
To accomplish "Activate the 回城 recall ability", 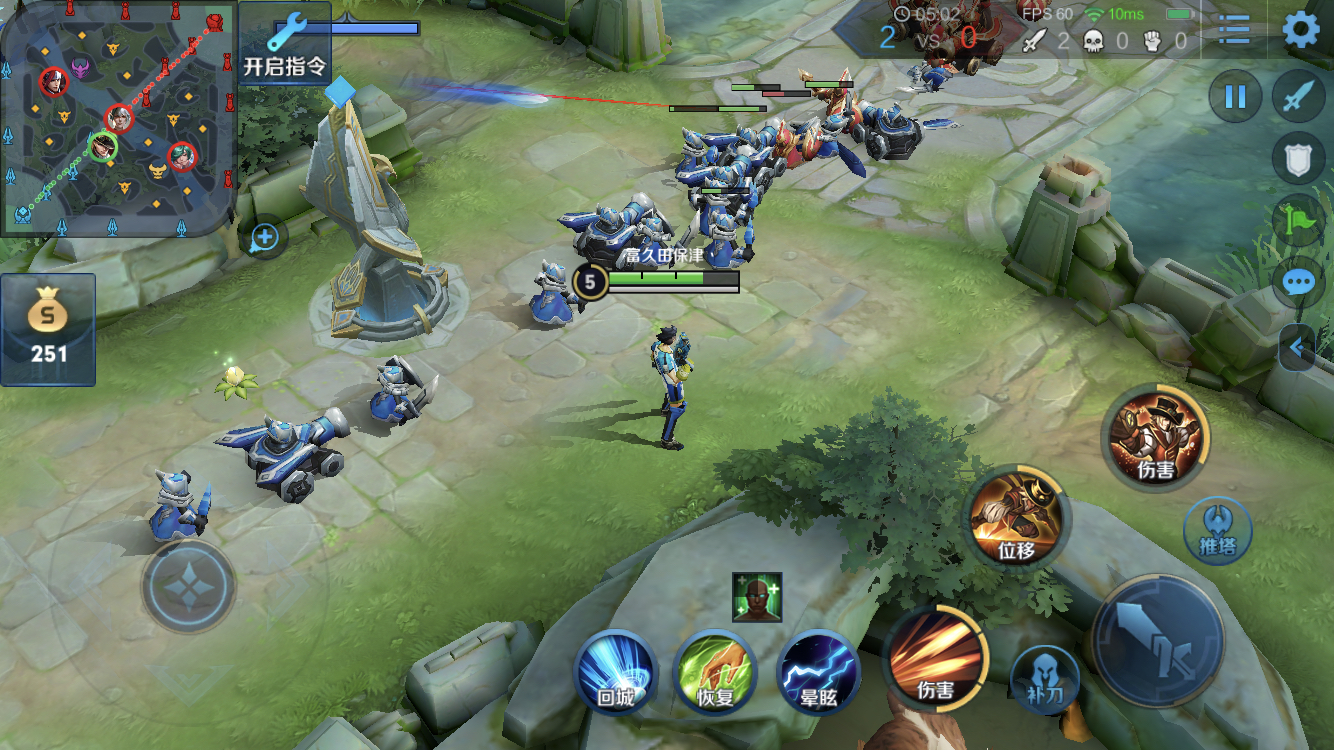I will (x=615, y=672).
